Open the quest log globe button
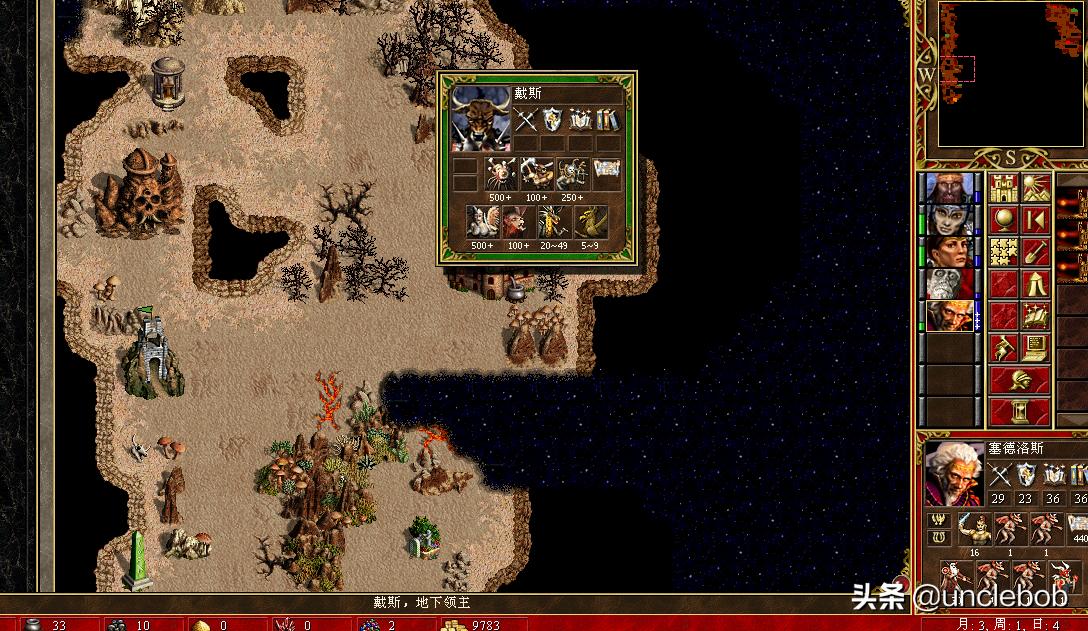Screen dimensions: 1088x631 tap(1003, 219)
